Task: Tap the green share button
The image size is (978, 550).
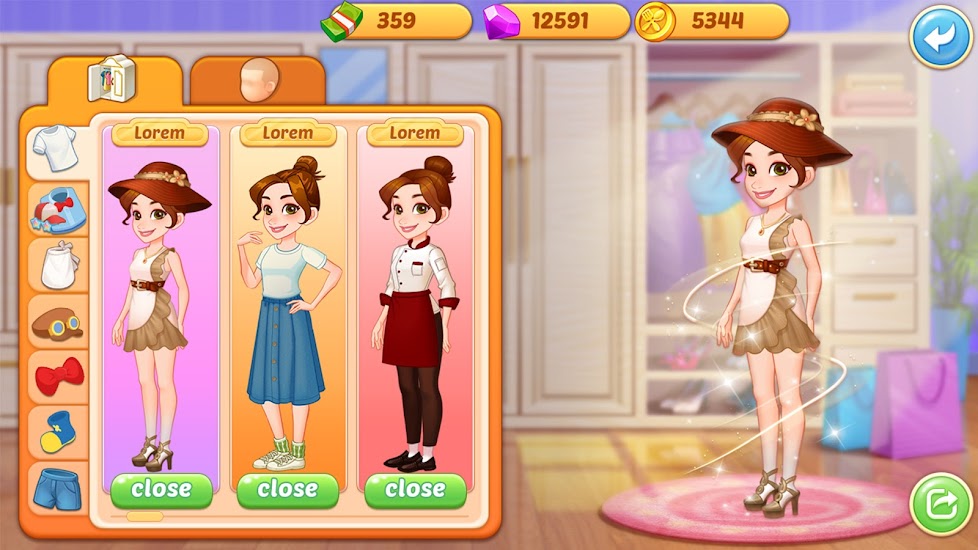Action: tap(940, 505)
